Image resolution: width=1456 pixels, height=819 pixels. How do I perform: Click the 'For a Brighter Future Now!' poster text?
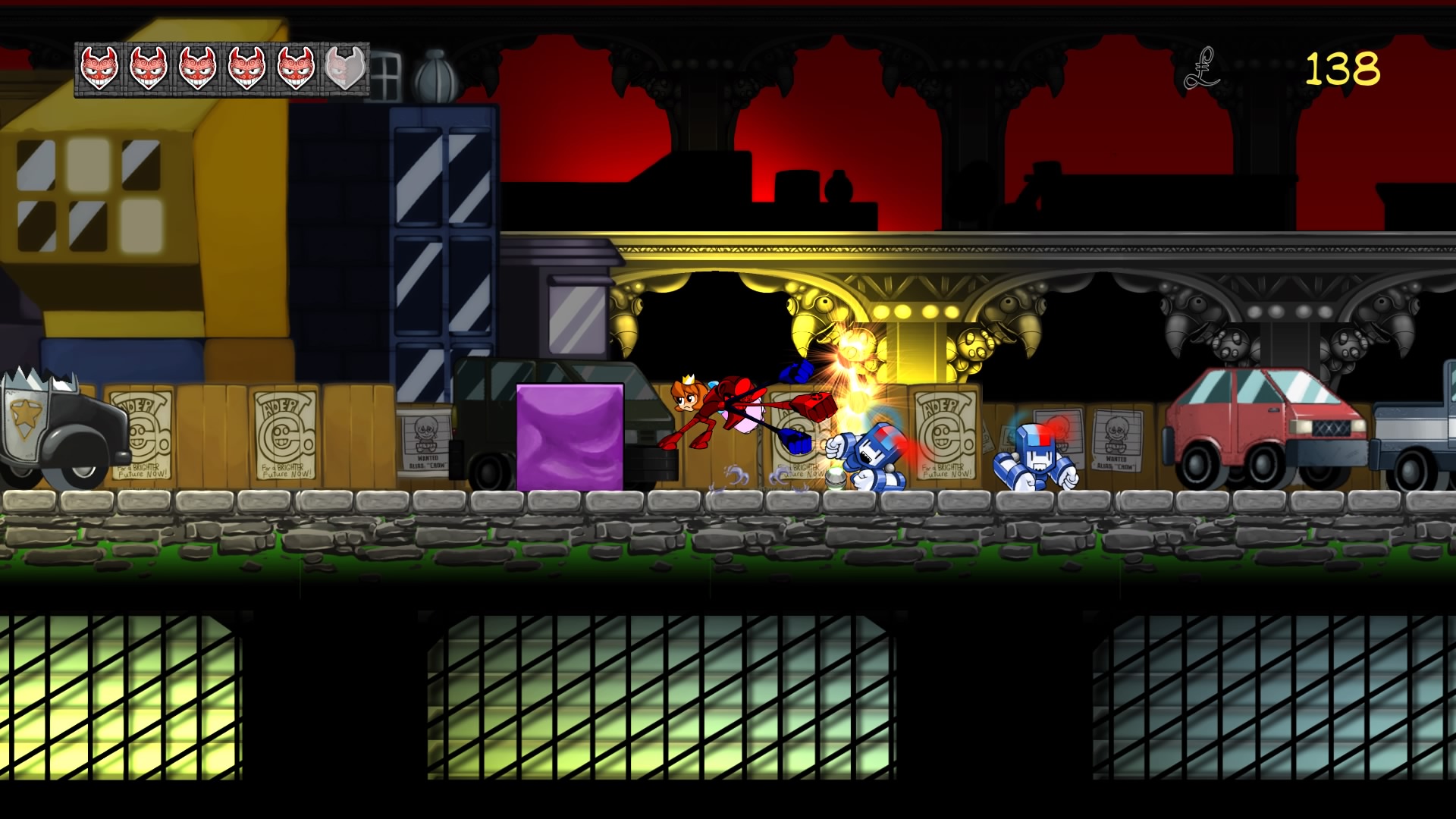287,472
